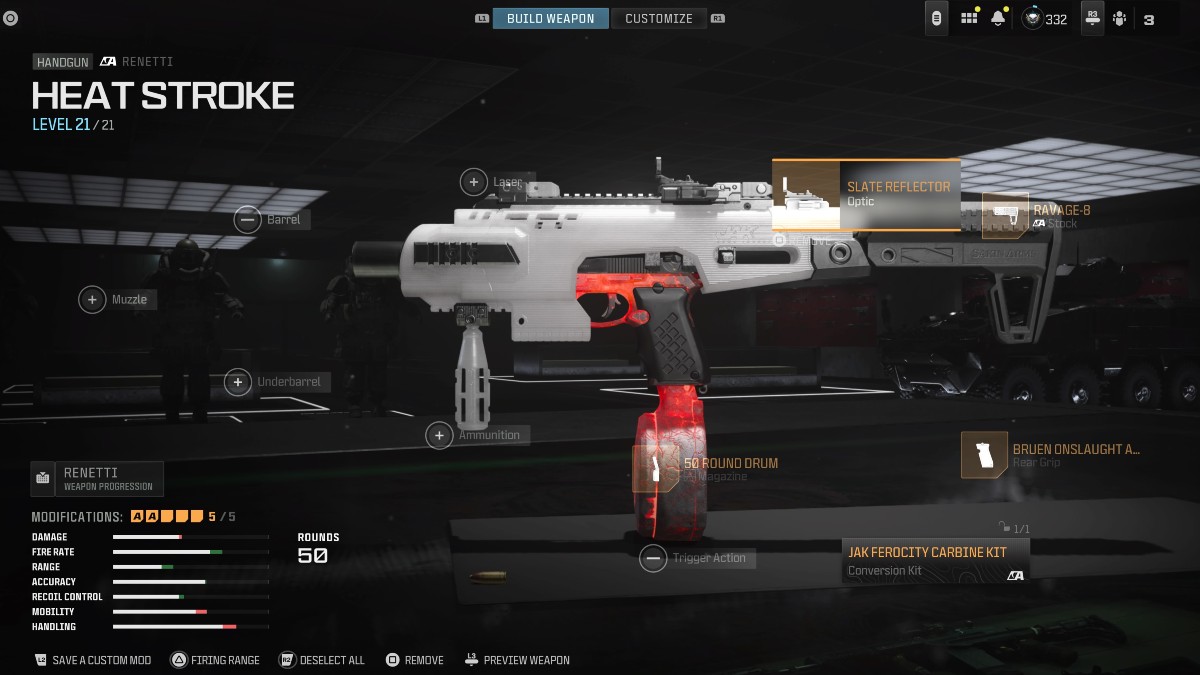Go to the Firing Range
Viewport: 1200px width, 675px height.
tap(215, 660)
